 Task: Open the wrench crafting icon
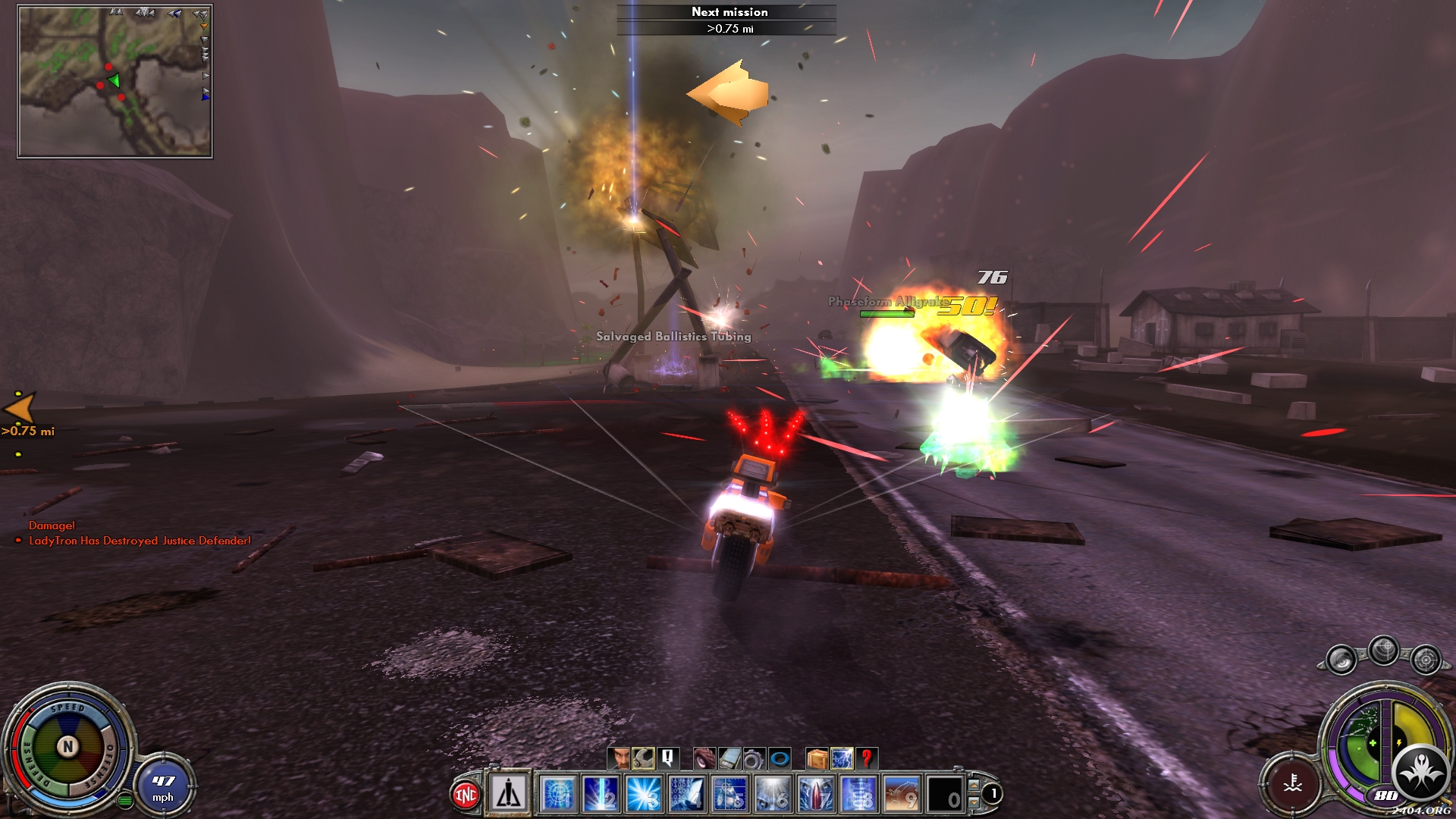pyautogui.click(x=643, y=758)
